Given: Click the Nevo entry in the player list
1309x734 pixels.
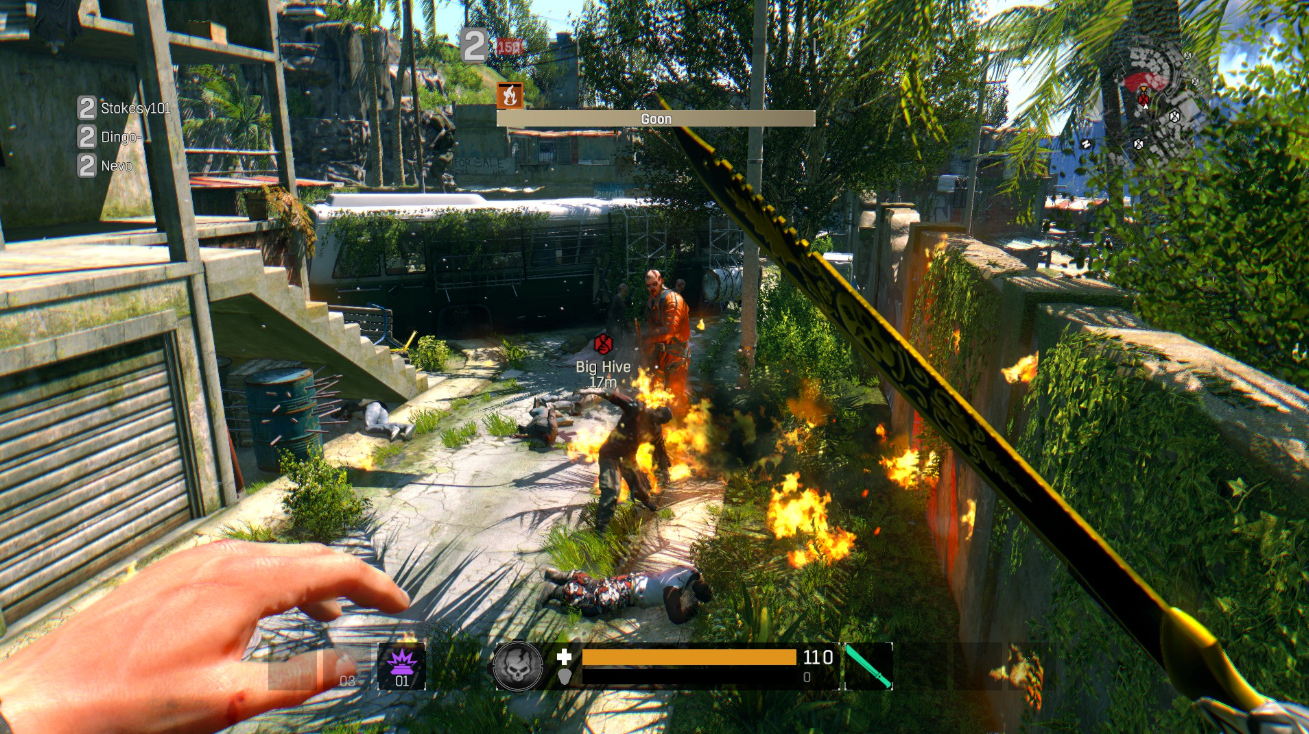Looking at the screenshot, I should coord(115,165).
